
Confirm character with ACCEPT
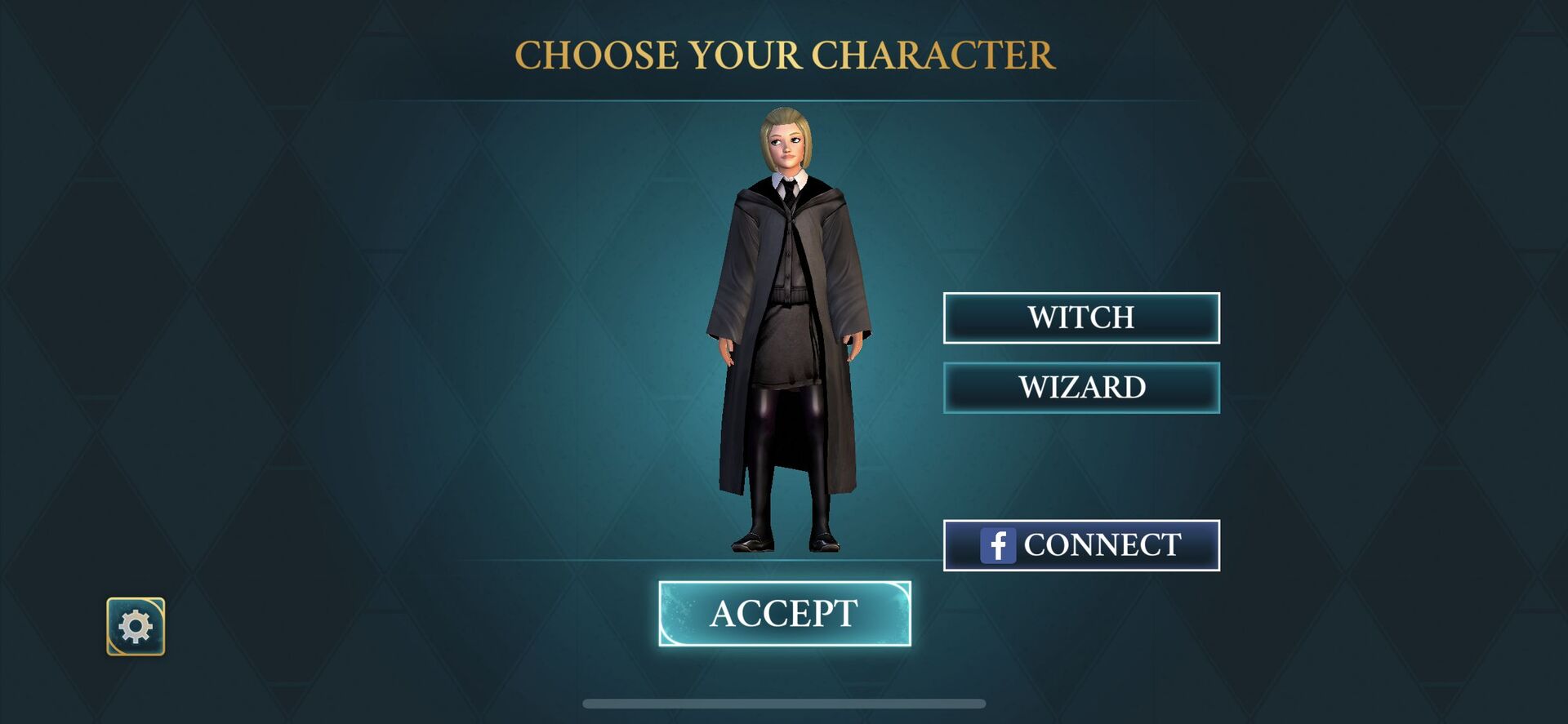[784, 613]
